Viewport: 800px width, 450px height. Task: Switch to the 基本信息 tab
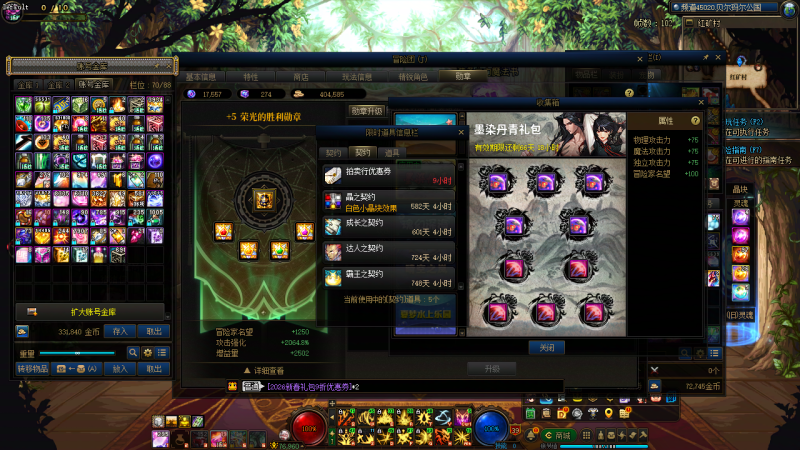[x=201, y=75]
